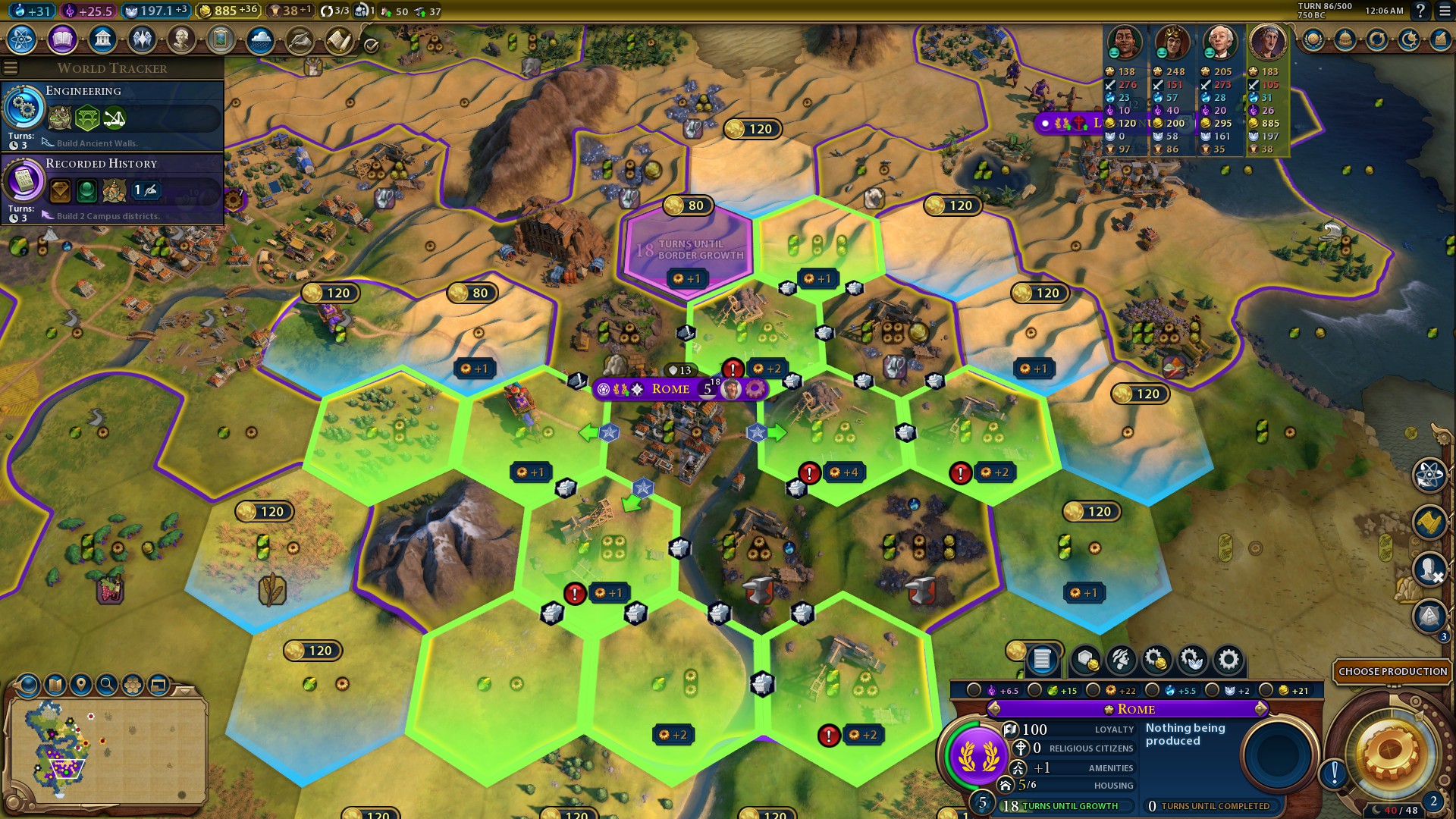Image resolution: width=1456 pixels, height=819 pixels.
Task: Open the Rome city banner
Action: point(671,389)
